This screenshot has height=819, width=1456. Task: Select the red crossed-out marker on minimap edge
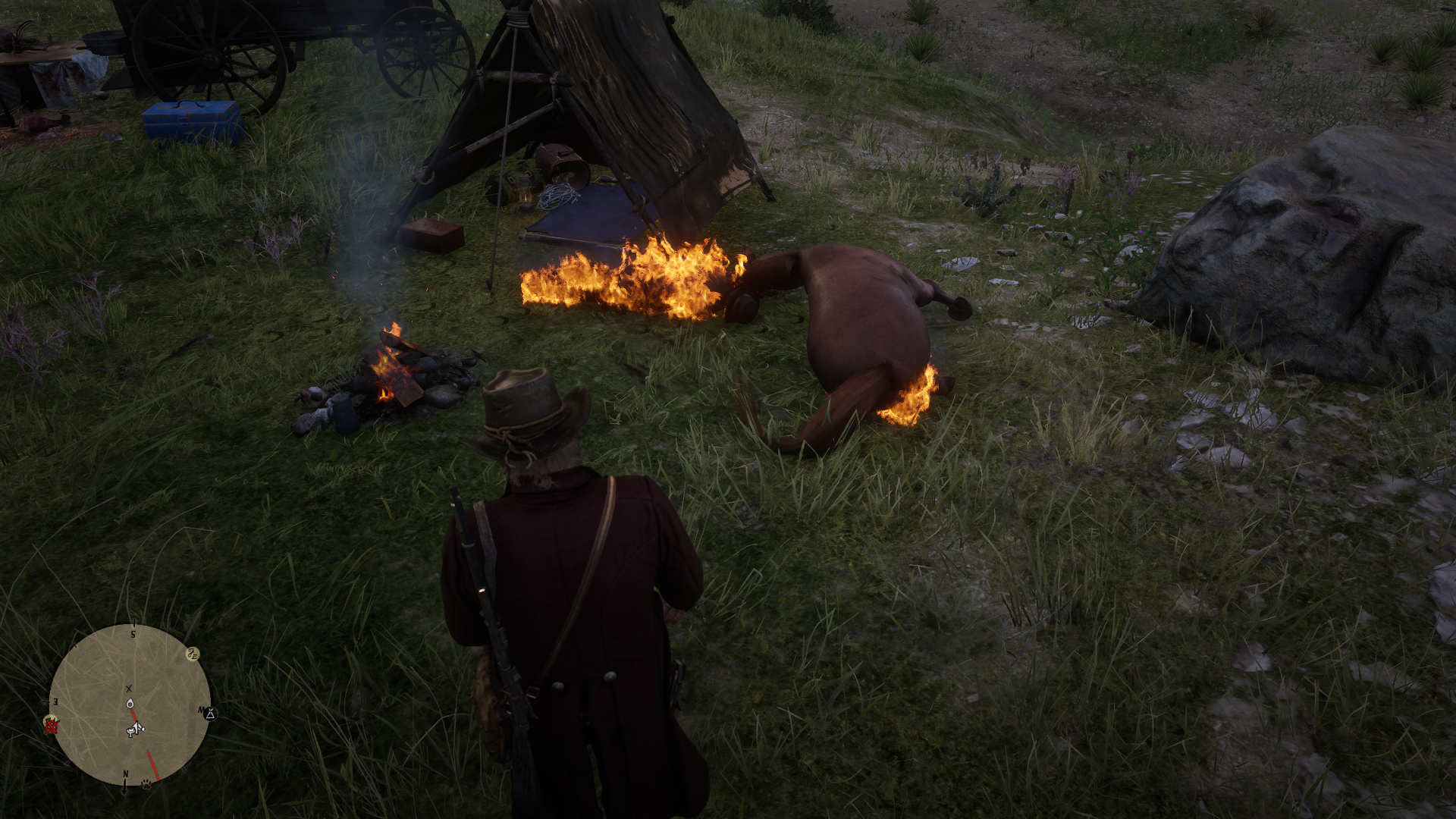click(x=52, y=726)
